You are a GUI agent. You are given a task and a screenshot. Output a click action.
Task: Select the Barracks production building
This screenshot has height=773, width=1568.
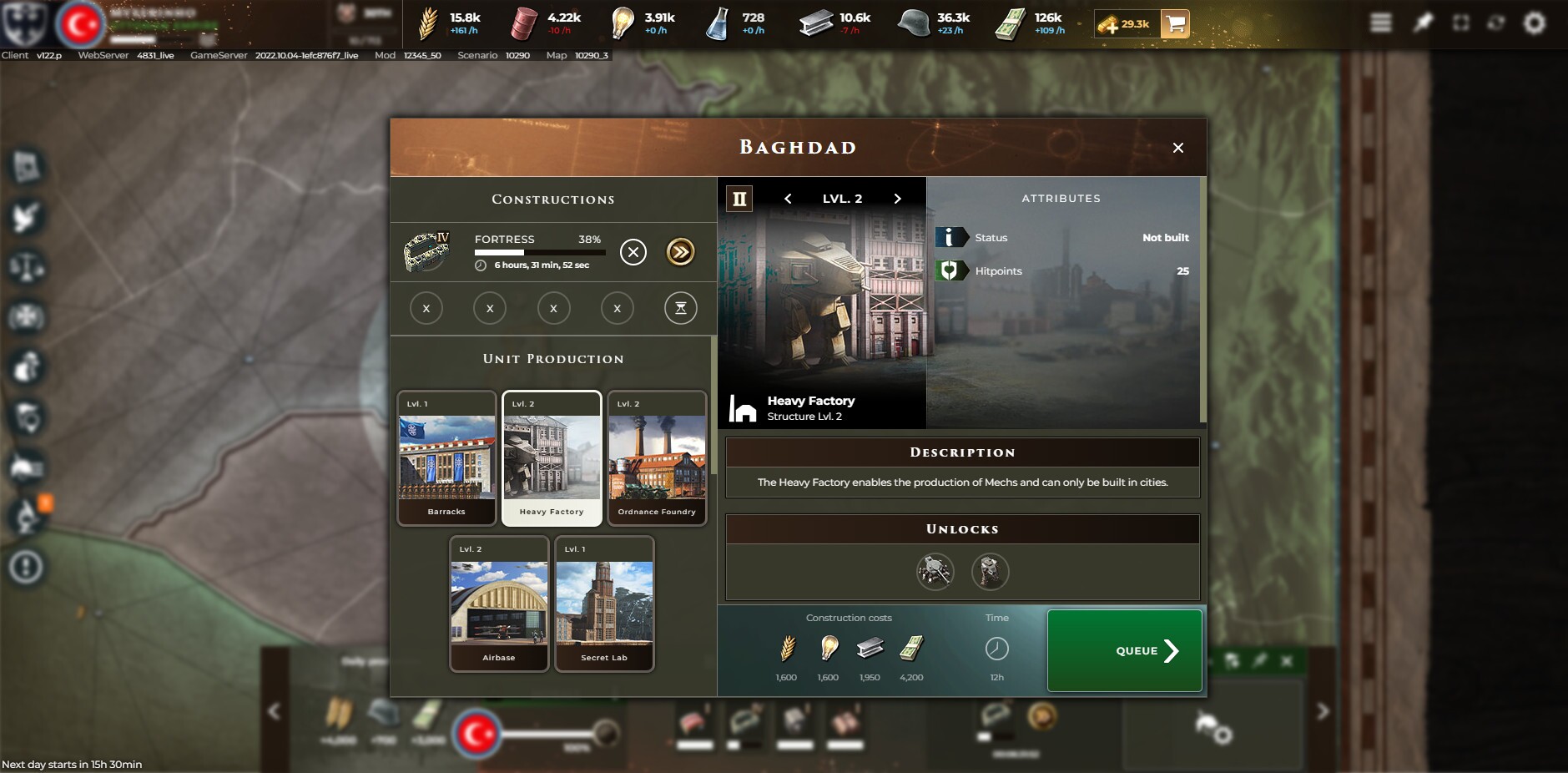point(446,457)
